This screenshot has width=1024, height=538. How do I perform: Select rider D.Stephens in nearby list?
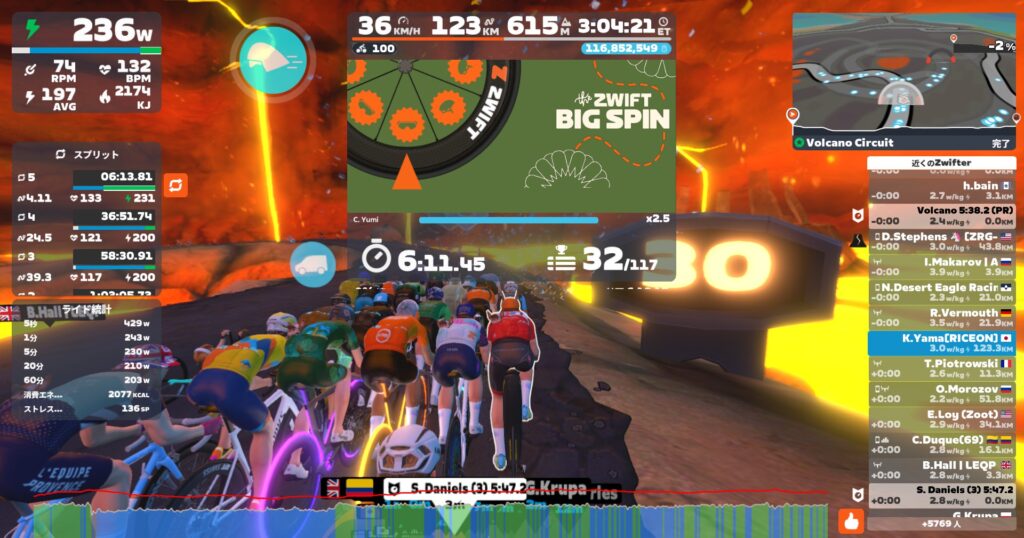(x=941, y=241)
